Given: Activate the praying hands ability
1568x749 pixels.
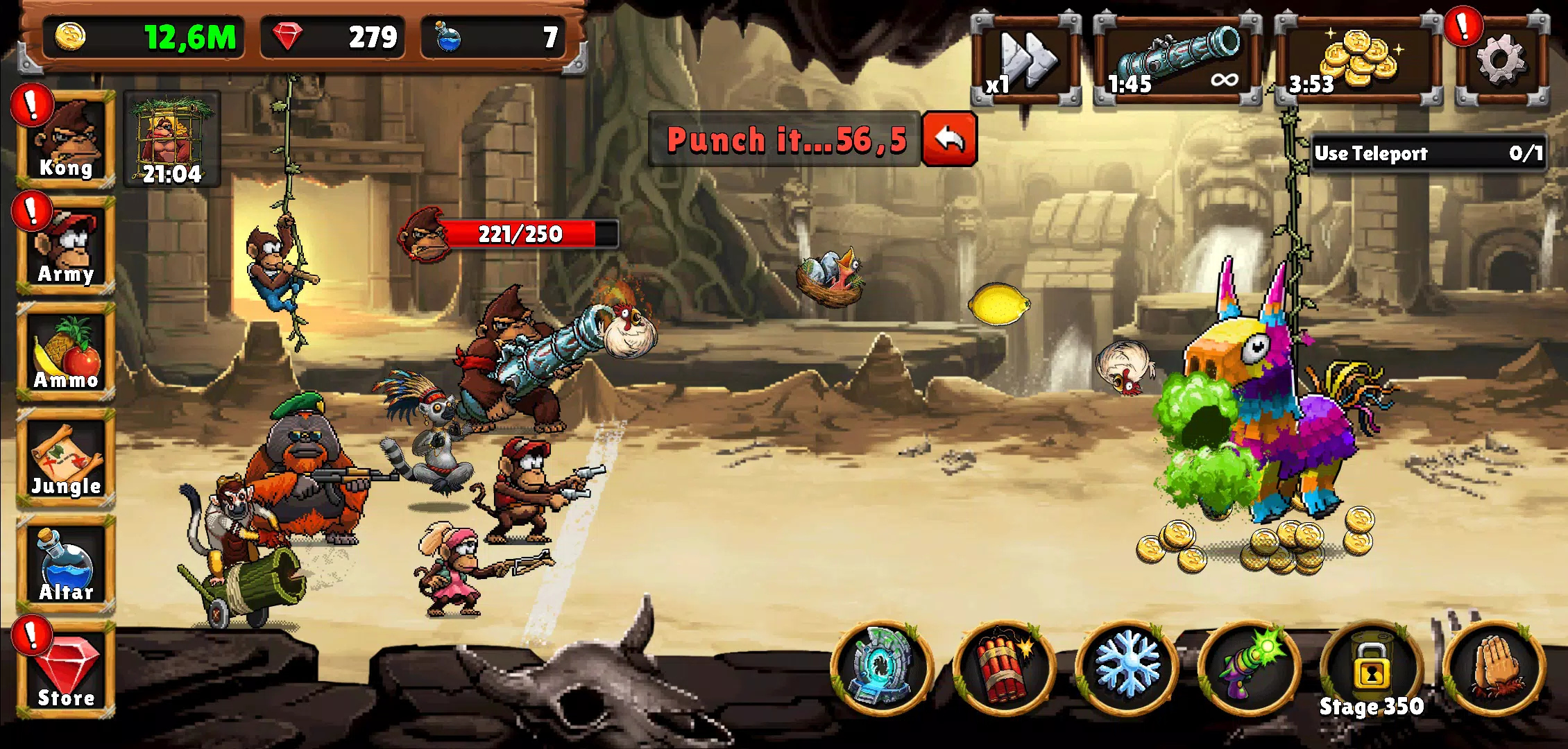Looking at the screenshot, I should click(1494, 667).
